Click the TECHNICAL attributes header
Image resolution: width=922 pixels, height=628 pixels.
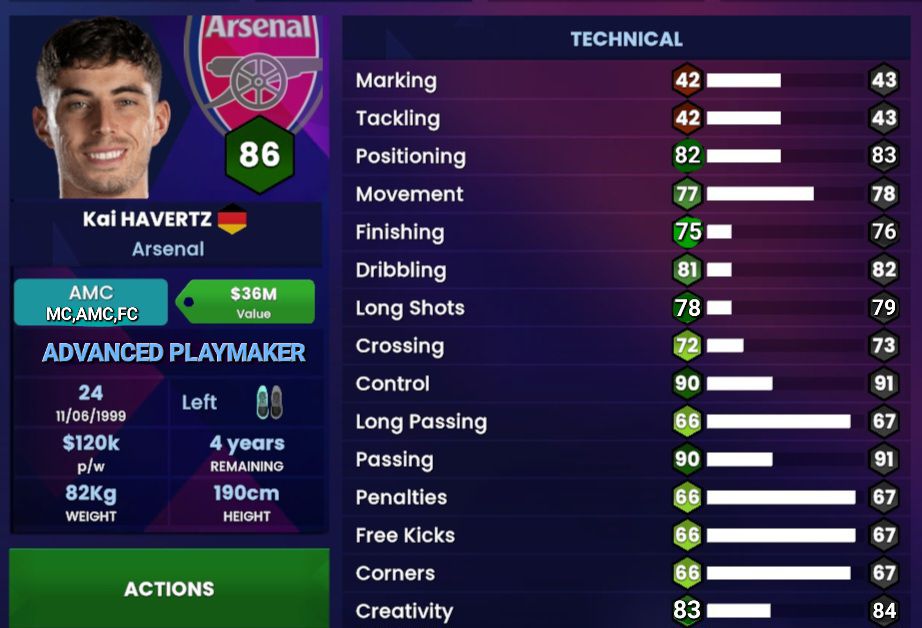click(626, 40)
